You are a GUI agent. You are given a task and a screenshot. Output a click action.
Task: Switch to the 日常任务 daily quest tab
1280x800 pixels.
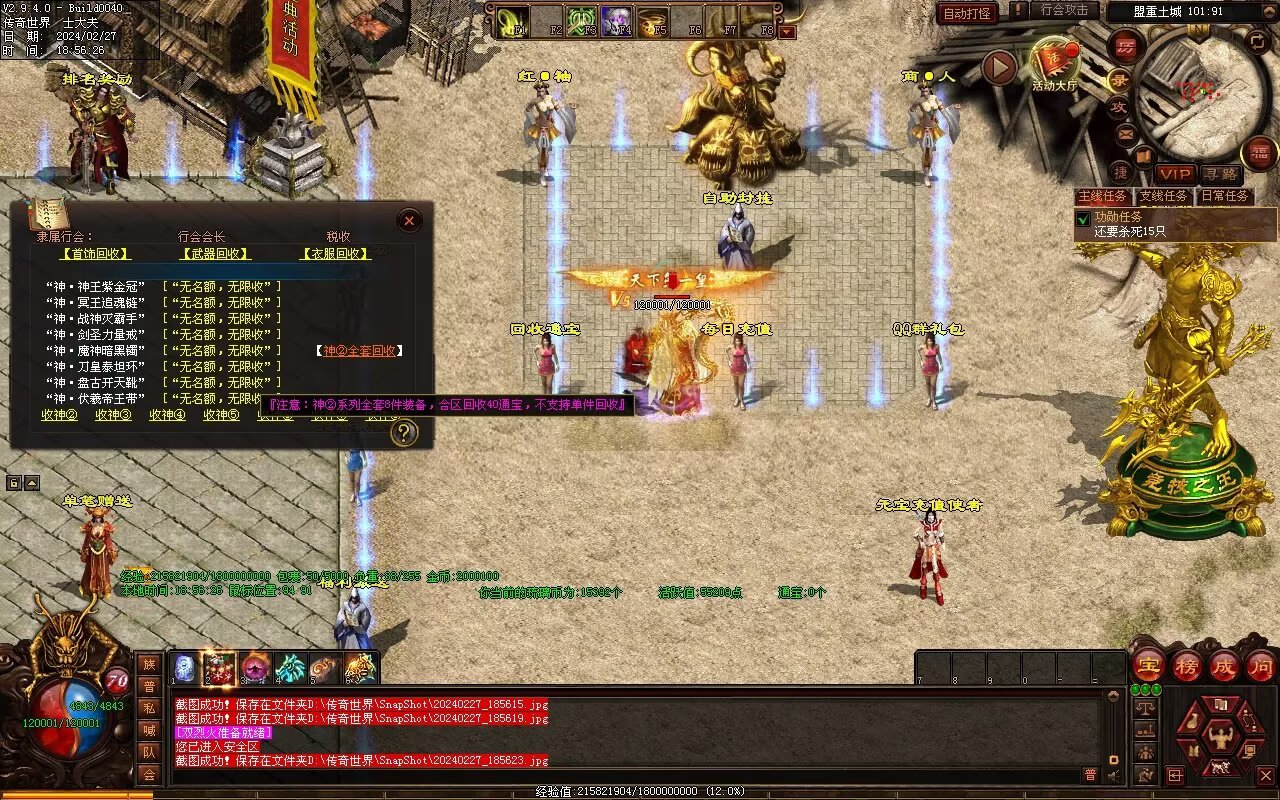point(1224,196)
